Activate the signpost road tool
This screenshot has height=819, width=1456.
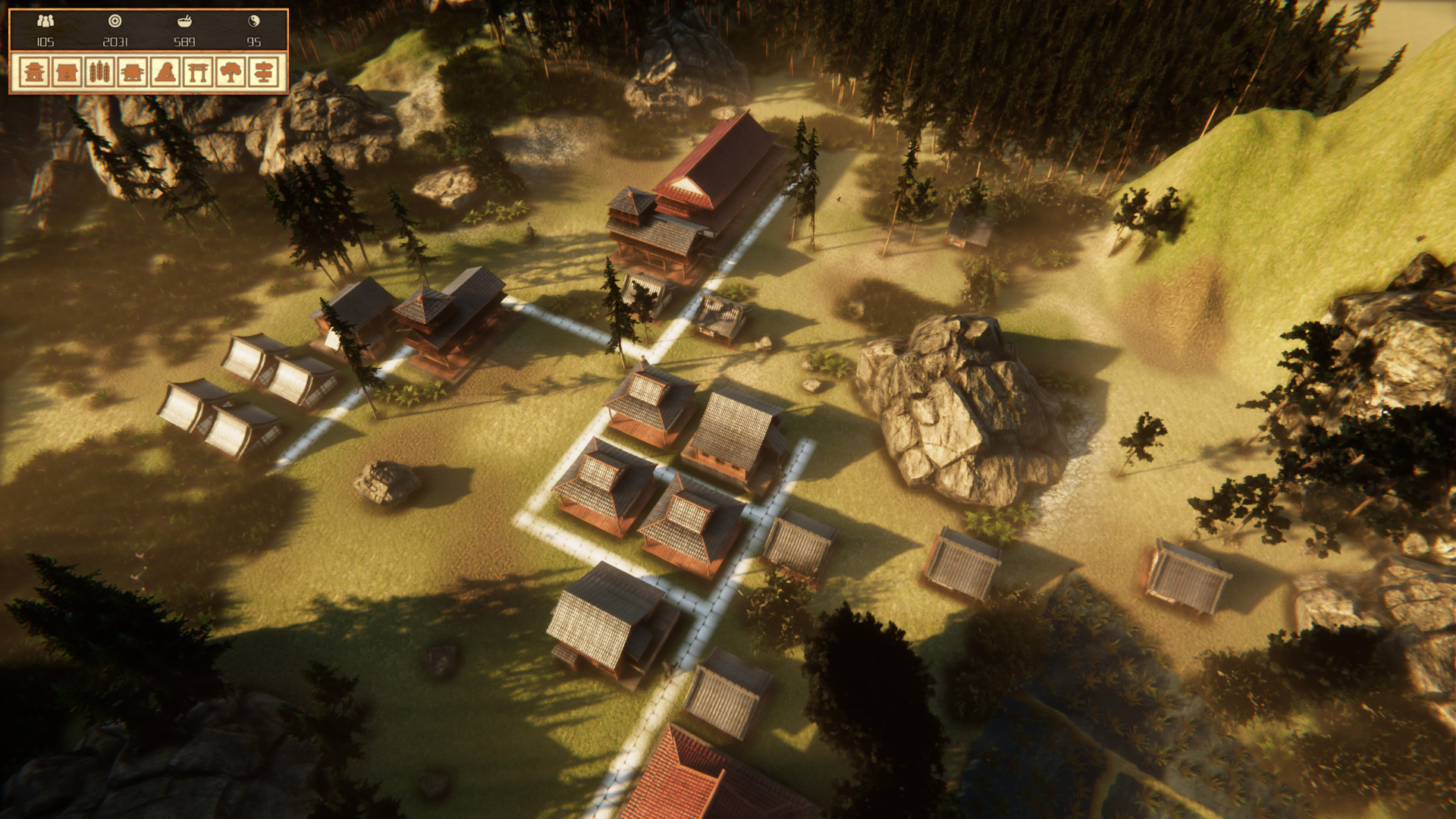pyautogui.click(x=263, y=73)
